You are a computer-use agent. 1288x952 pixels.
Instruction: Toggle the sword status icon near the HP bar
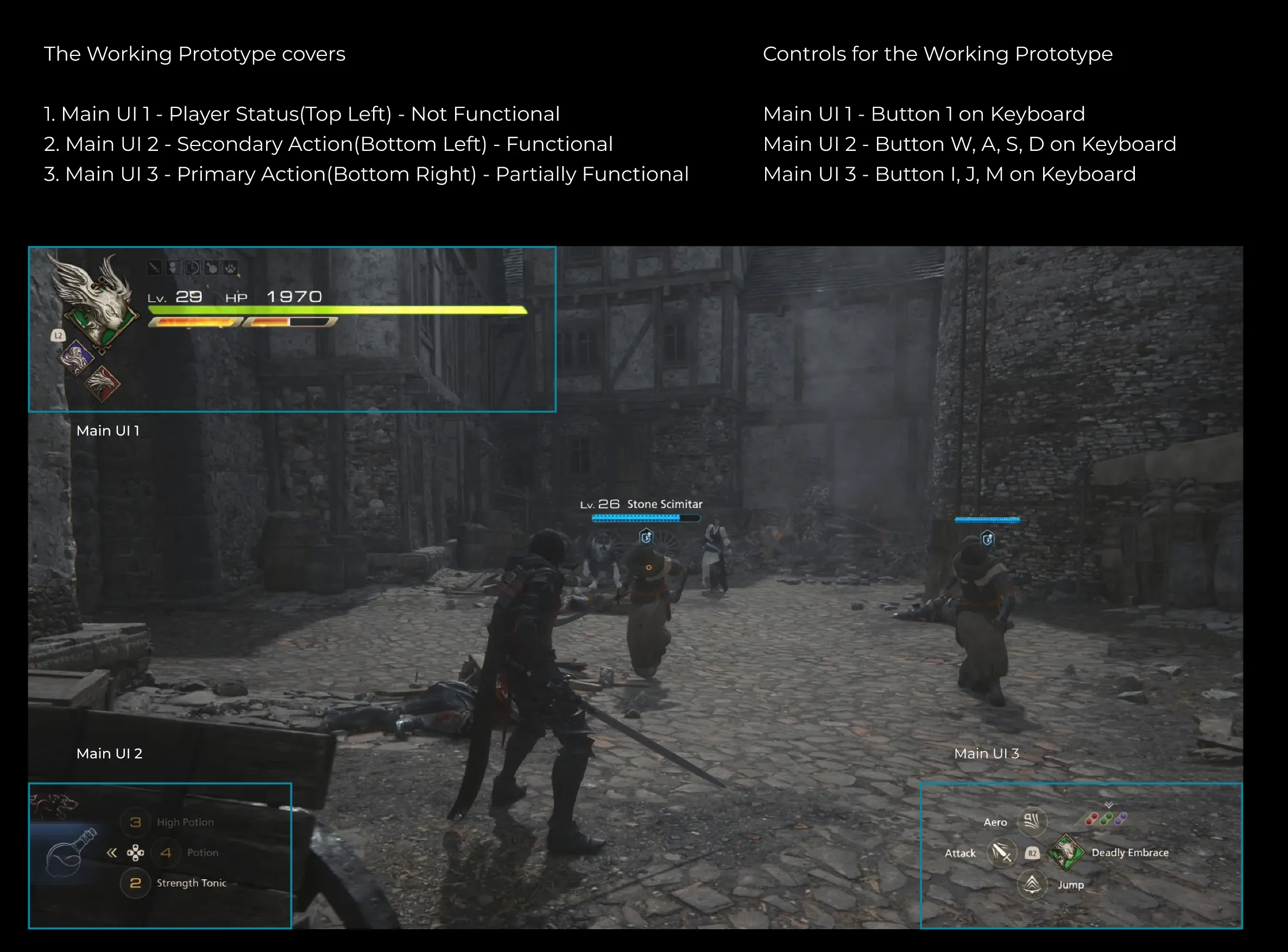pyautogui.click(x=155, y=267)
